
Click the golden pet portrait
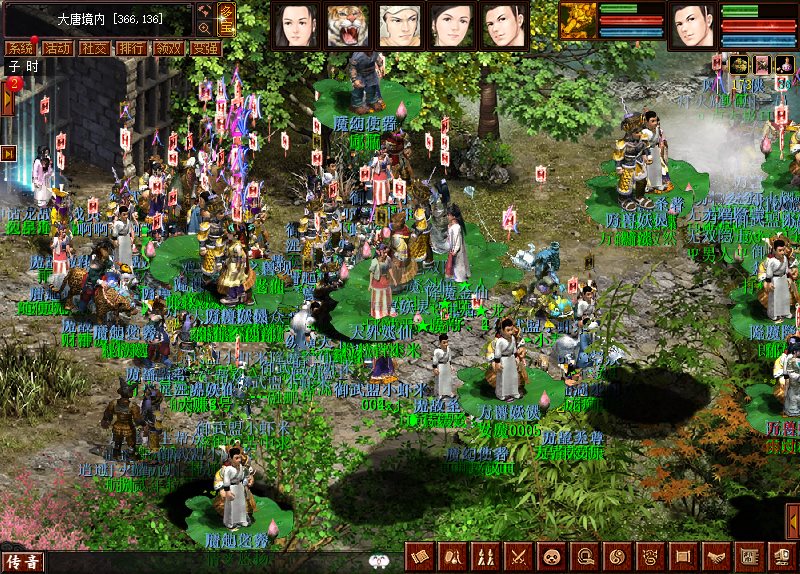577,21
